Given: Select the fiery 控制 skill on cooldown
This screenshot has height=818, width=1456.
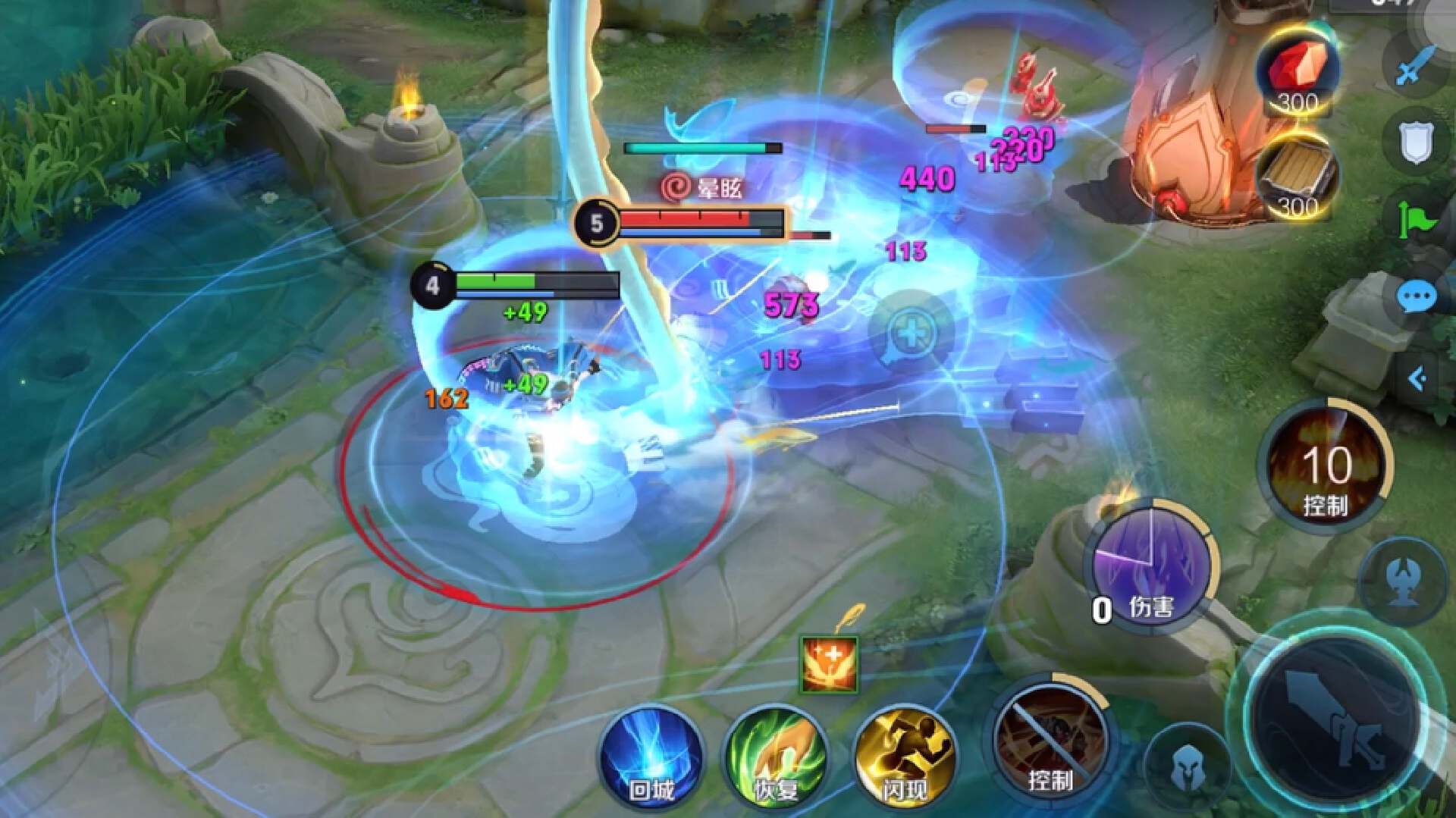Looking at the screenshot, I should coord(1326,463).
